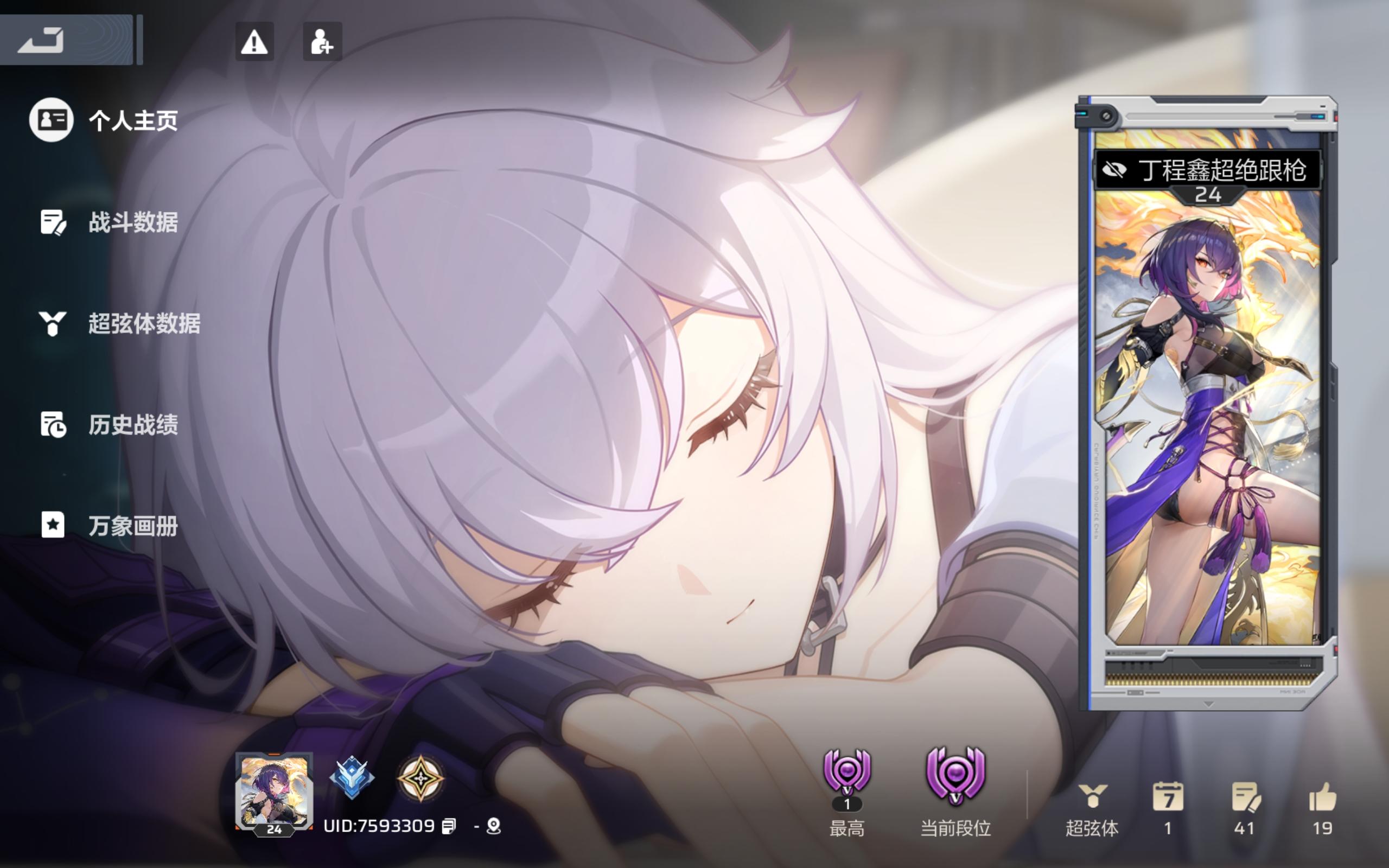Open the 个人主页 personal homepage panel

click(132, 120)
